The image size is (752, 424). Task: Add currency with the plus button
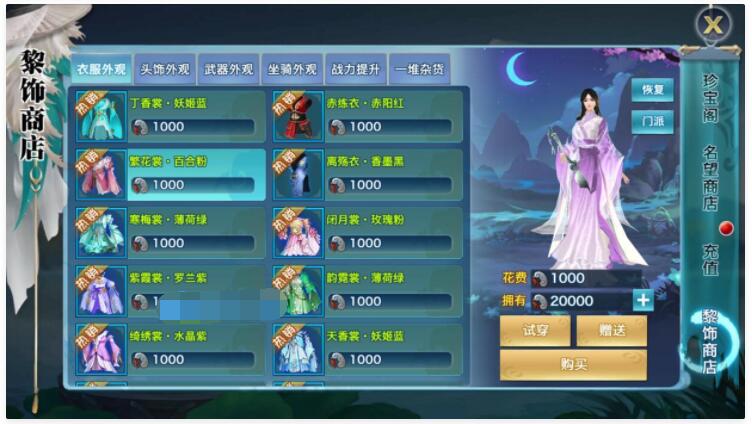(643, 300)
